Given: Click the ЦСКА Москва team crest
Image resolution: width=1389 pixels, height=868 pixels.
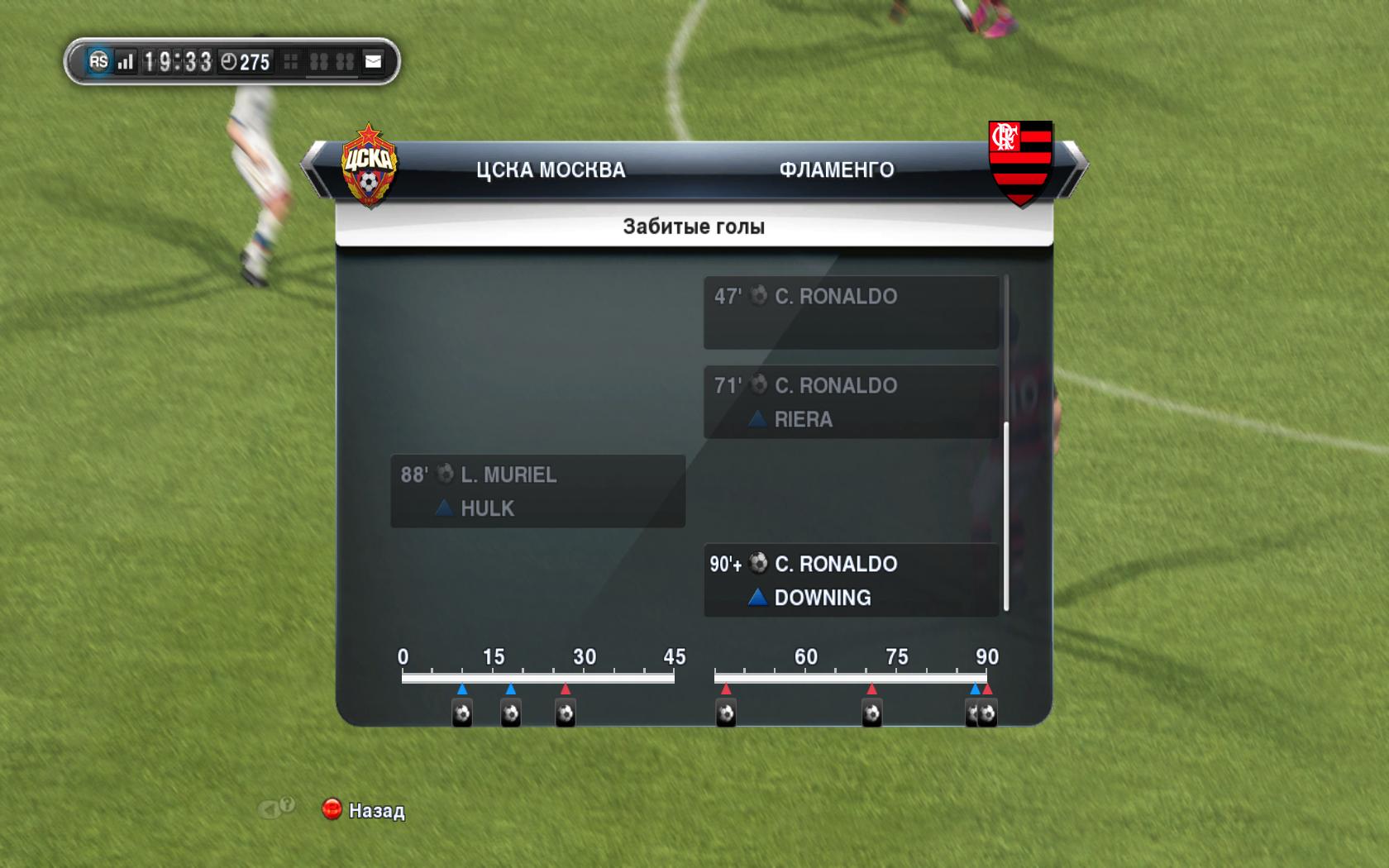Looking at the screenshot, I should [369, 165].
